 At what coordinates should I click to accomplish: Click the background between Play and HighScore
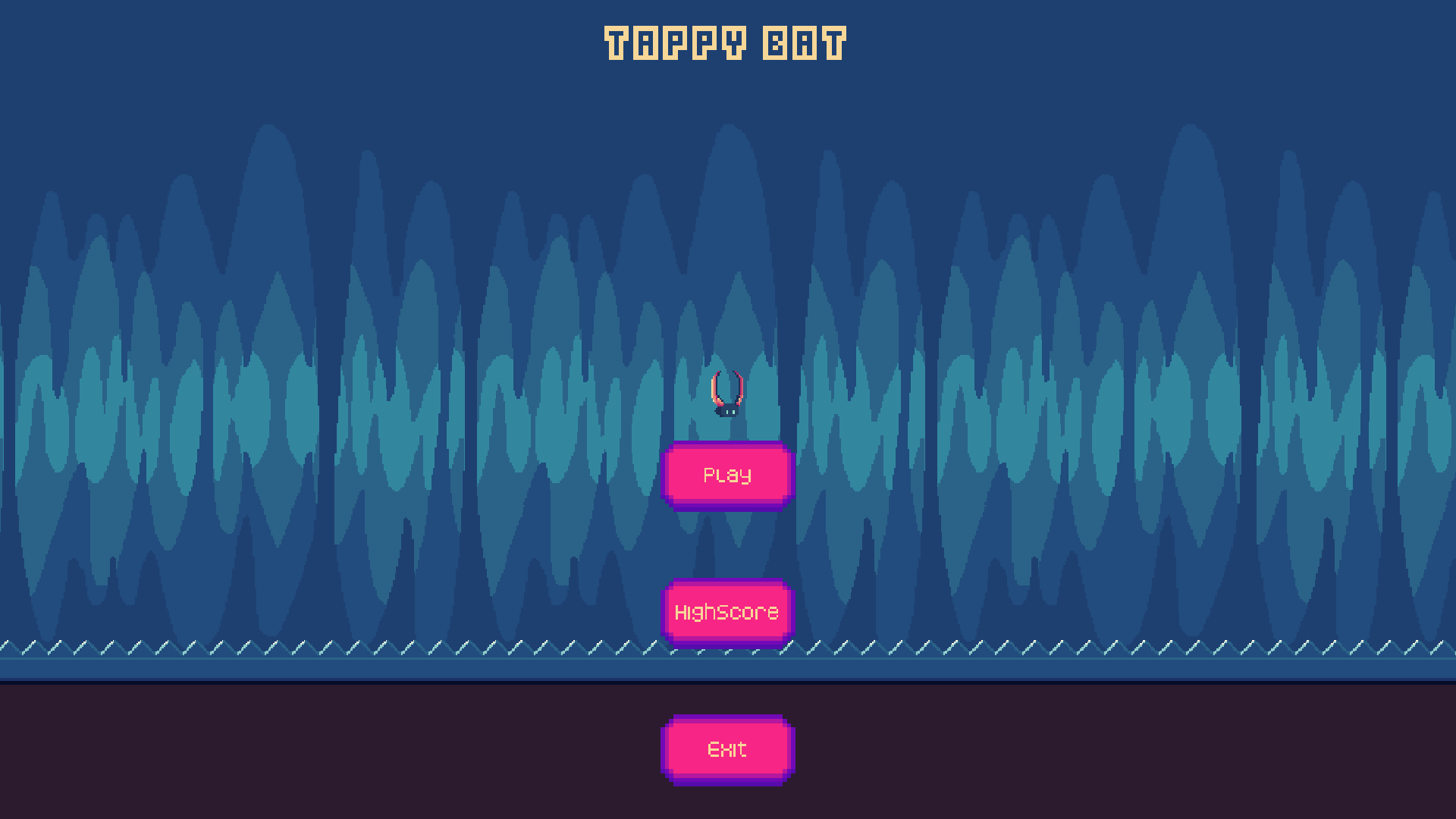[x=727, y=546]
